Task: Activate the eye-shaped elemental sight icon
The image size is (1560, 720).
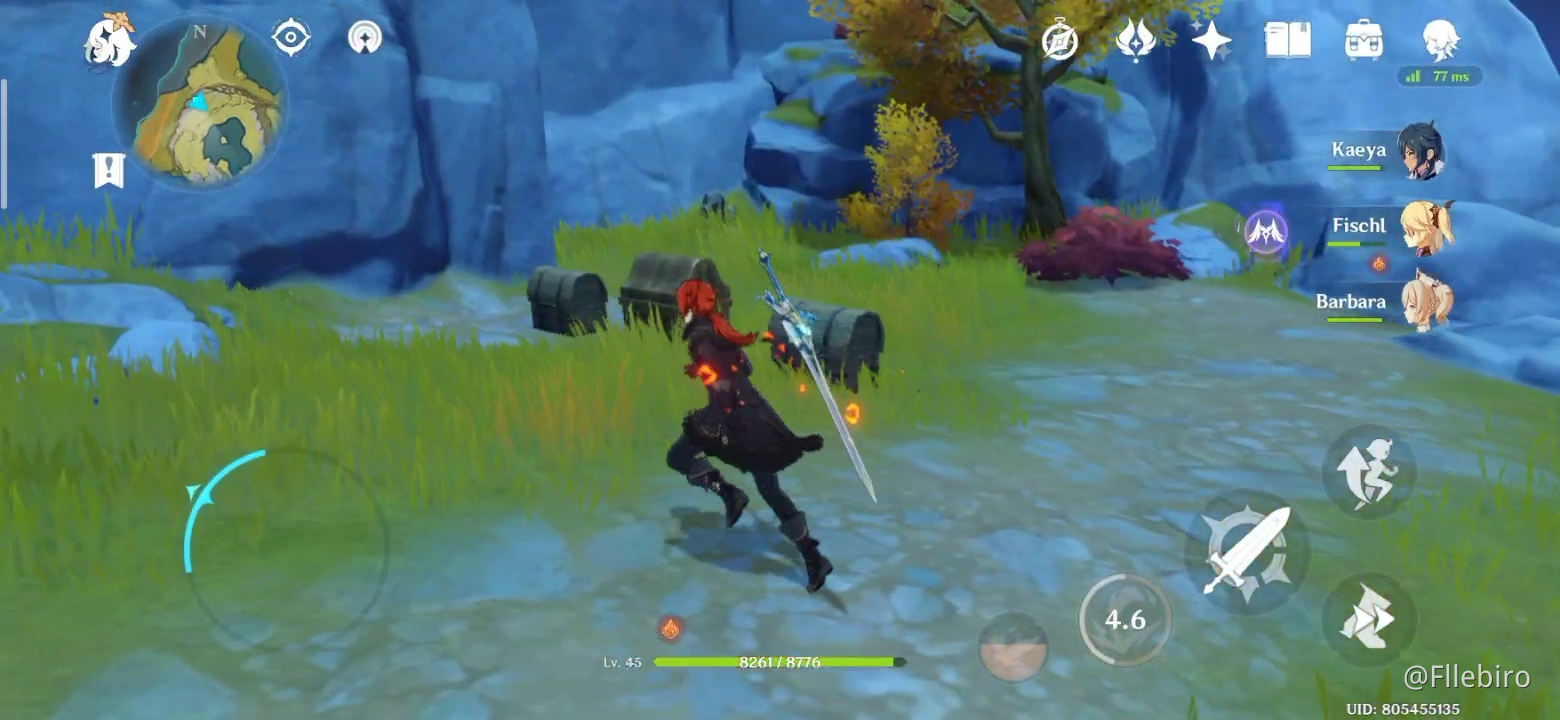Action: pos(290,38)
